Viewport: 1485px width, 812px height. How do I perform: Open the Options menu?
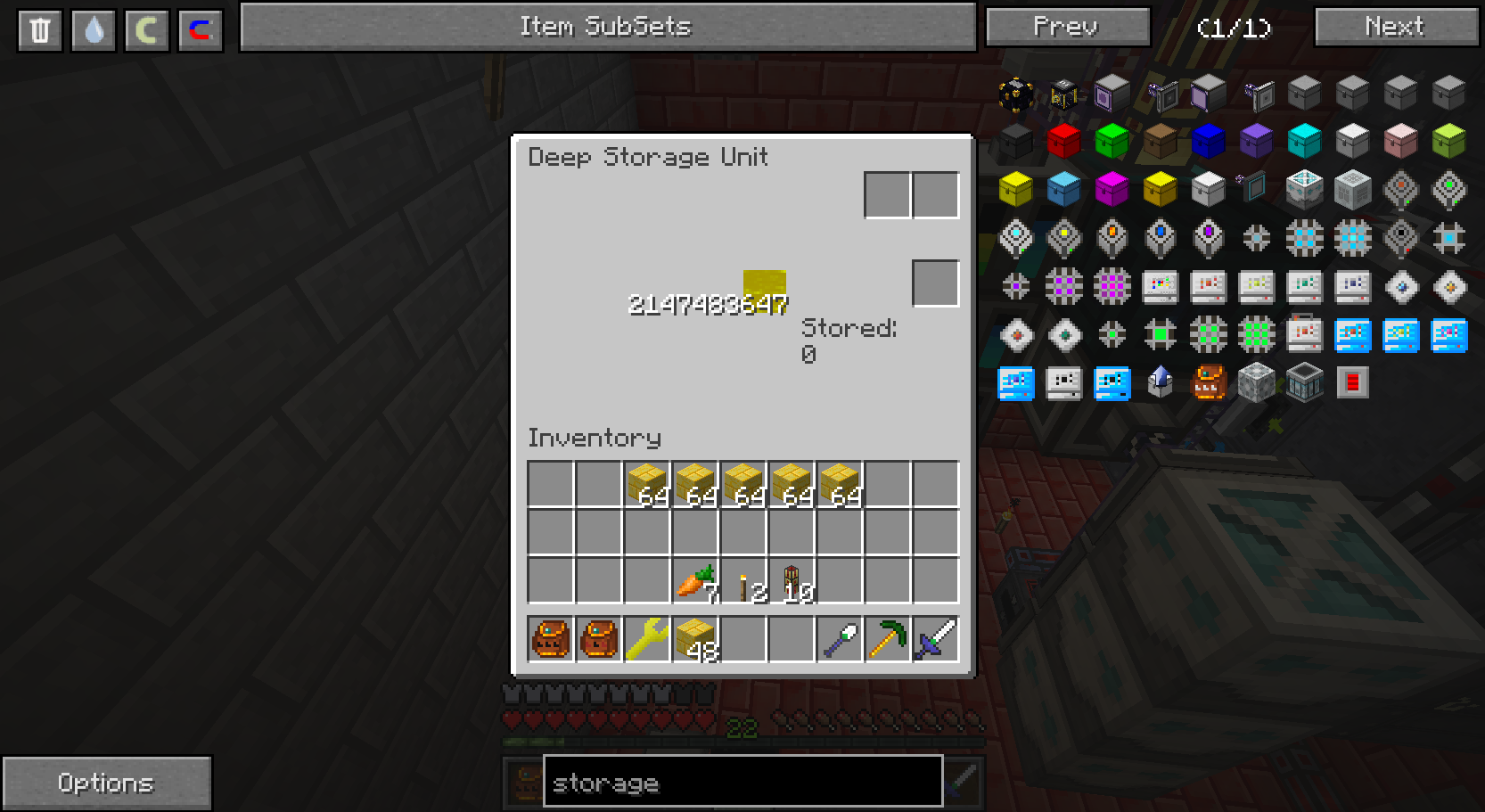click(106, 783)
